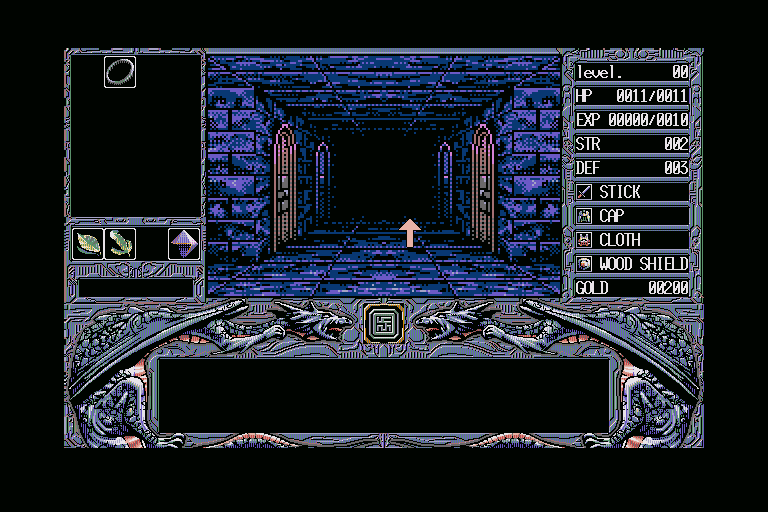Click the forward movement arrow

click(x=409, y=232)
